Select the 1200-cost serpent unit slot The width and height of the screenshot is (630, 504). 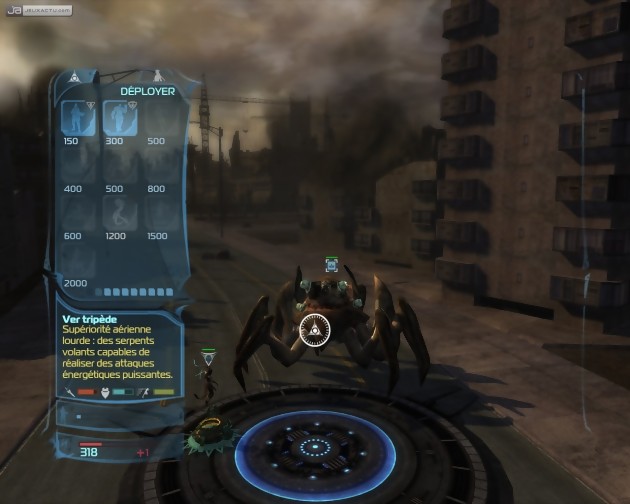(119, 213)
